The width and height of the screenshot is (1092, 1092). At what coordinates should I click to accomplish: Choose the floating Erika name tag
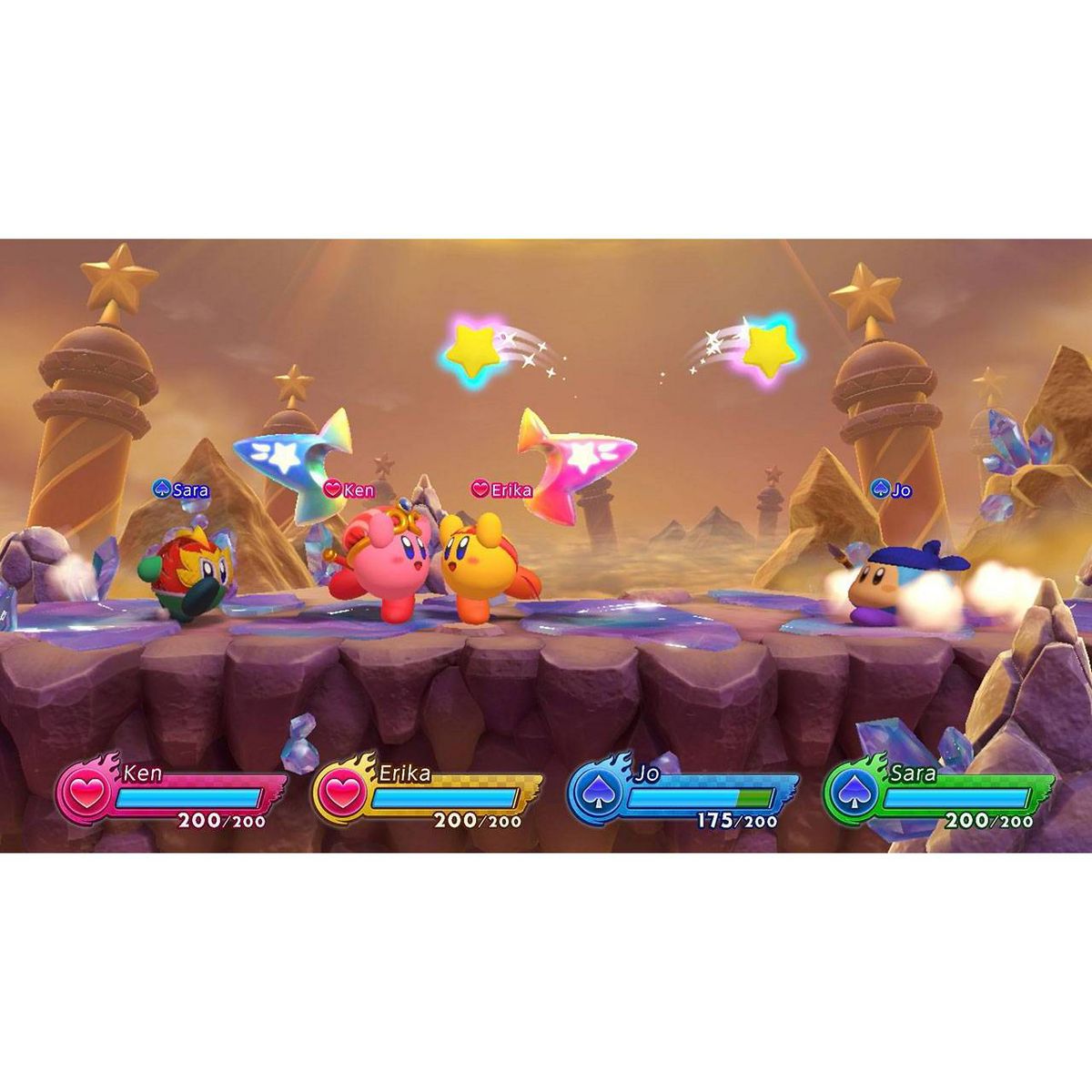click(x=501, y=490)
